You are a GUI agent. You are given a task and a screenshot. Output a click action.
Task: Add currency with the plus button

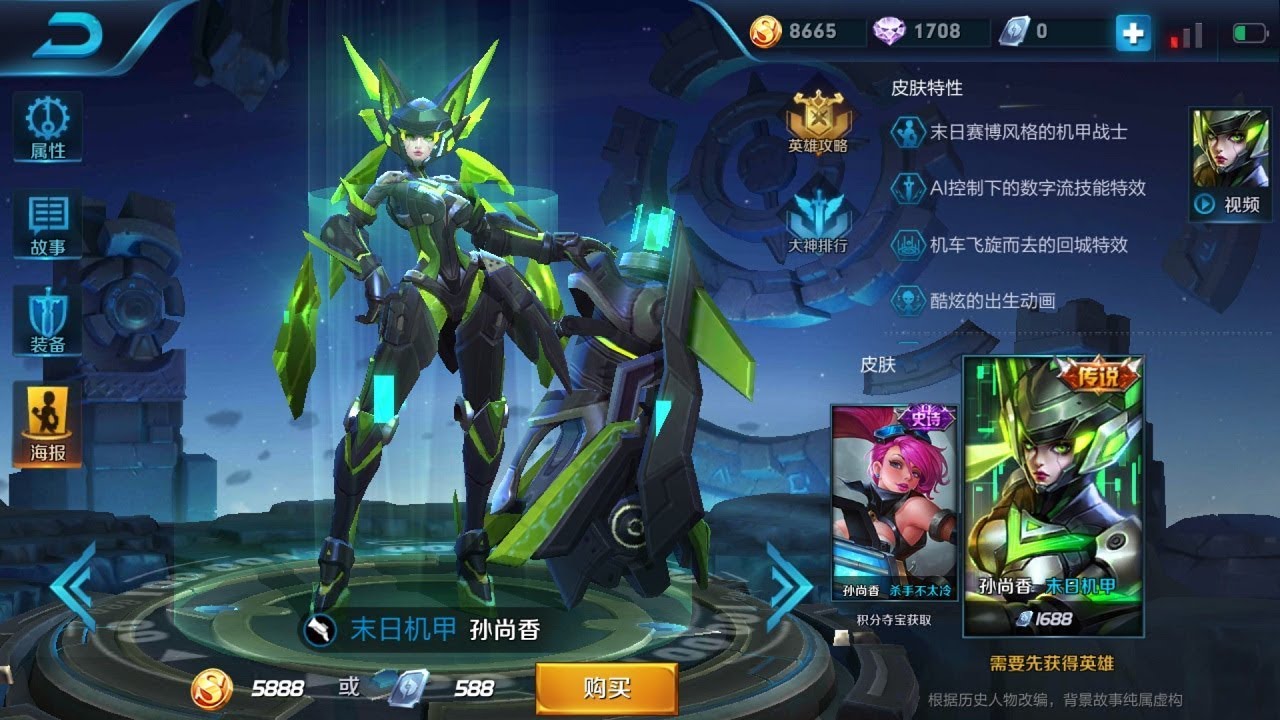point(1133,33)
